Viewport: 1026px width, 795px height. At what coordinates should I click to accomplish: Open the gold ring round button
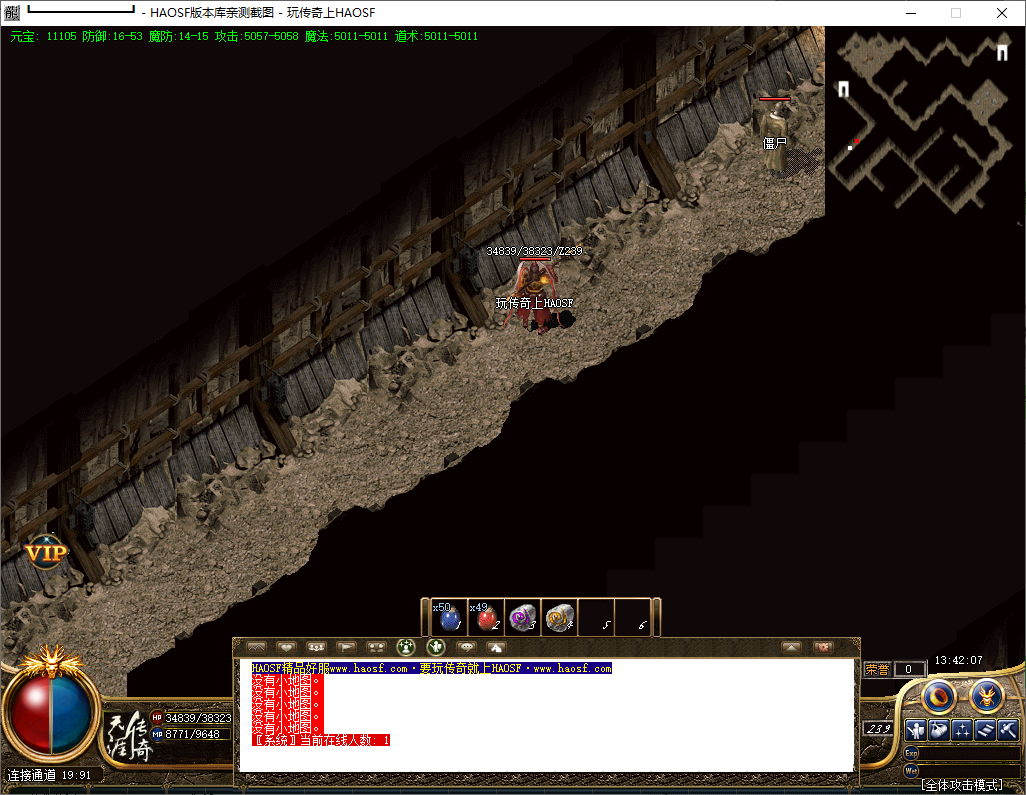click(940, 695)
